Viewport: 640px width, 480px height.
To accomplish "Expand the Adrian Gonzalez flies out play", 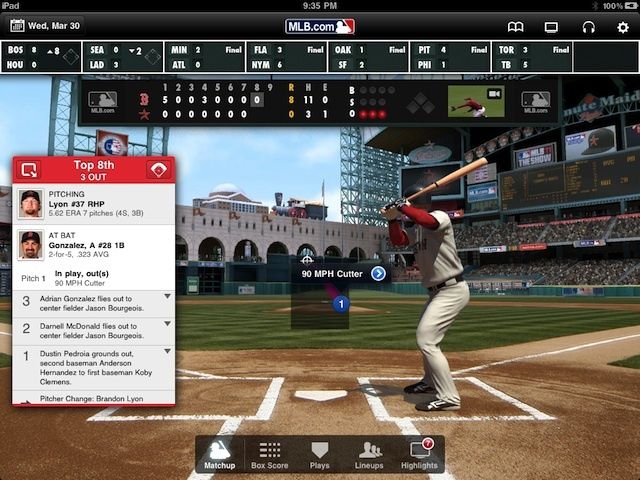I will 166,298.
